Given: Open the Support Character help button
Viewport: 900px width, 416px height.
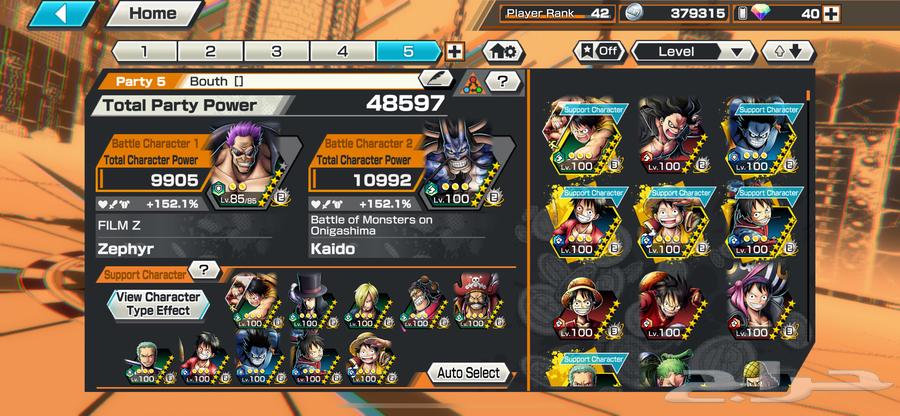Looking at the screenshot, I should 205,271.
